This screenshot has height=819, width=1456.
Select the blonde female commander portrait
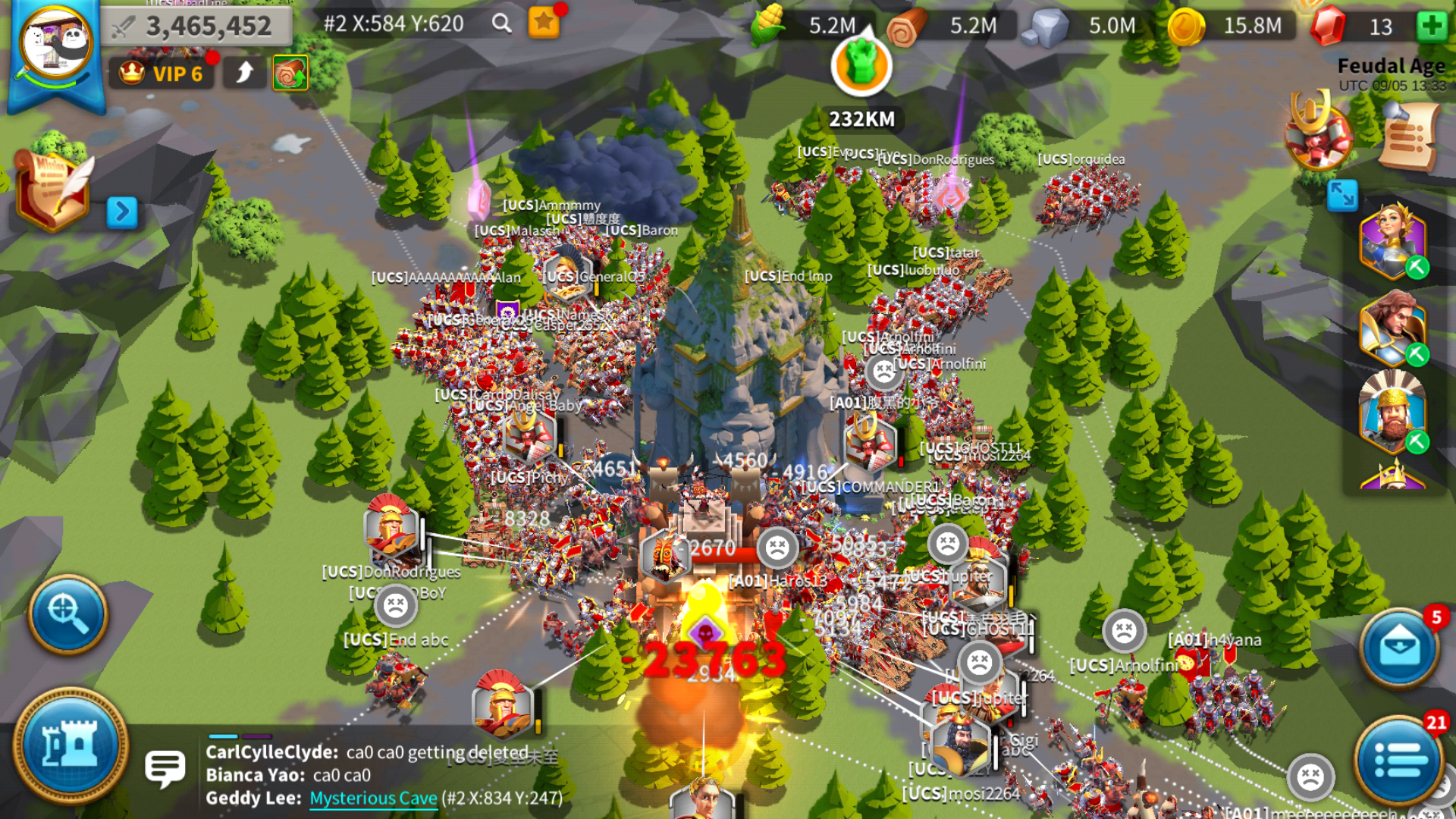pyautogui.click(x=1392, y=241)
